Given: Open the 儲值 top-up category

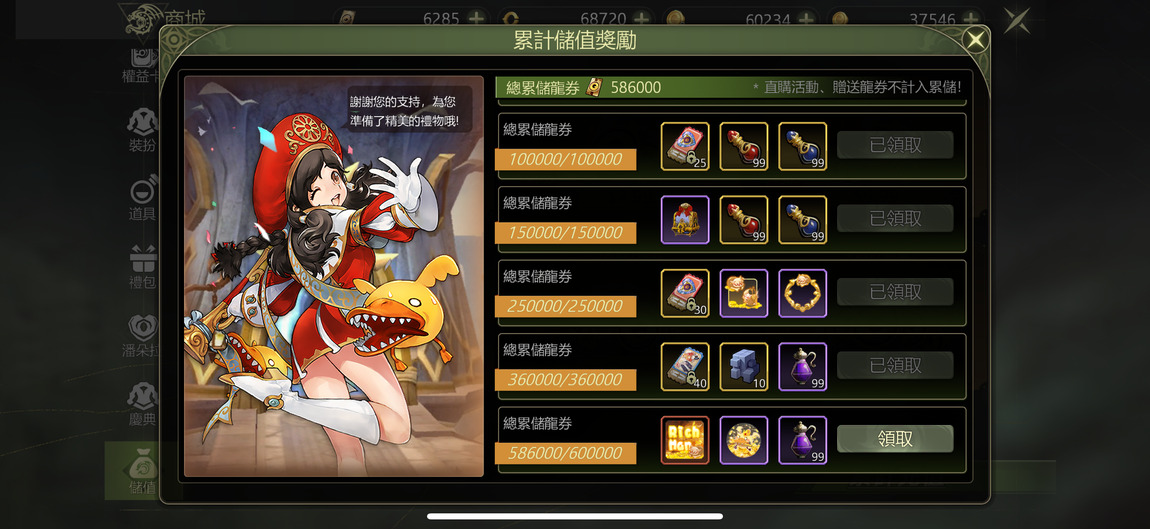Looking at the screenshot, I should pyautogui.click(x=142, y=472).
